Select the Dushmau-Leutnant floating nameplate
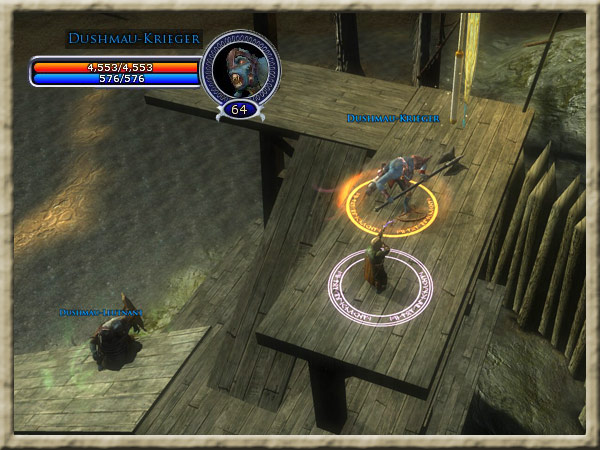 101,313
